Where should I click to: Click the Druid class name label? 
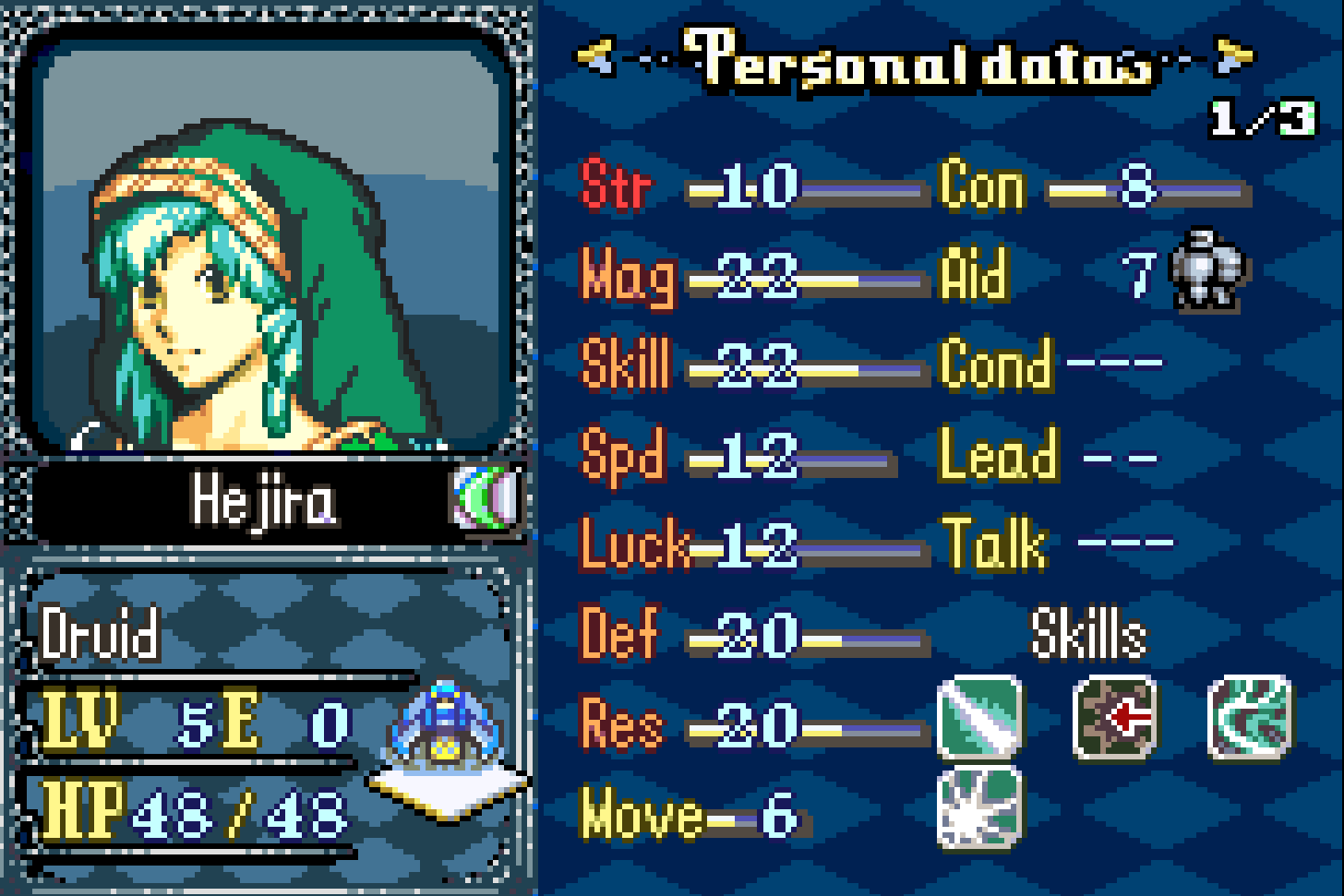pos(100,635)
